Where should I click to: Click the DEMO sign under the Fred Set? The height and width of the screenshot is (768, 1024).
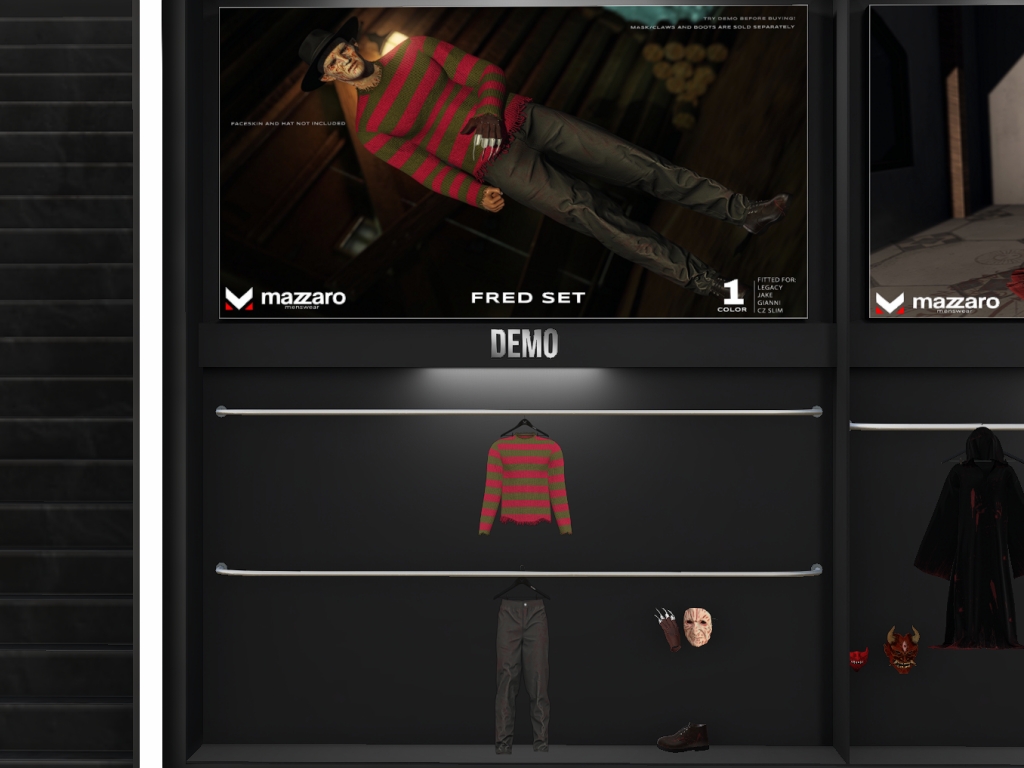click(x=524, y=344)
